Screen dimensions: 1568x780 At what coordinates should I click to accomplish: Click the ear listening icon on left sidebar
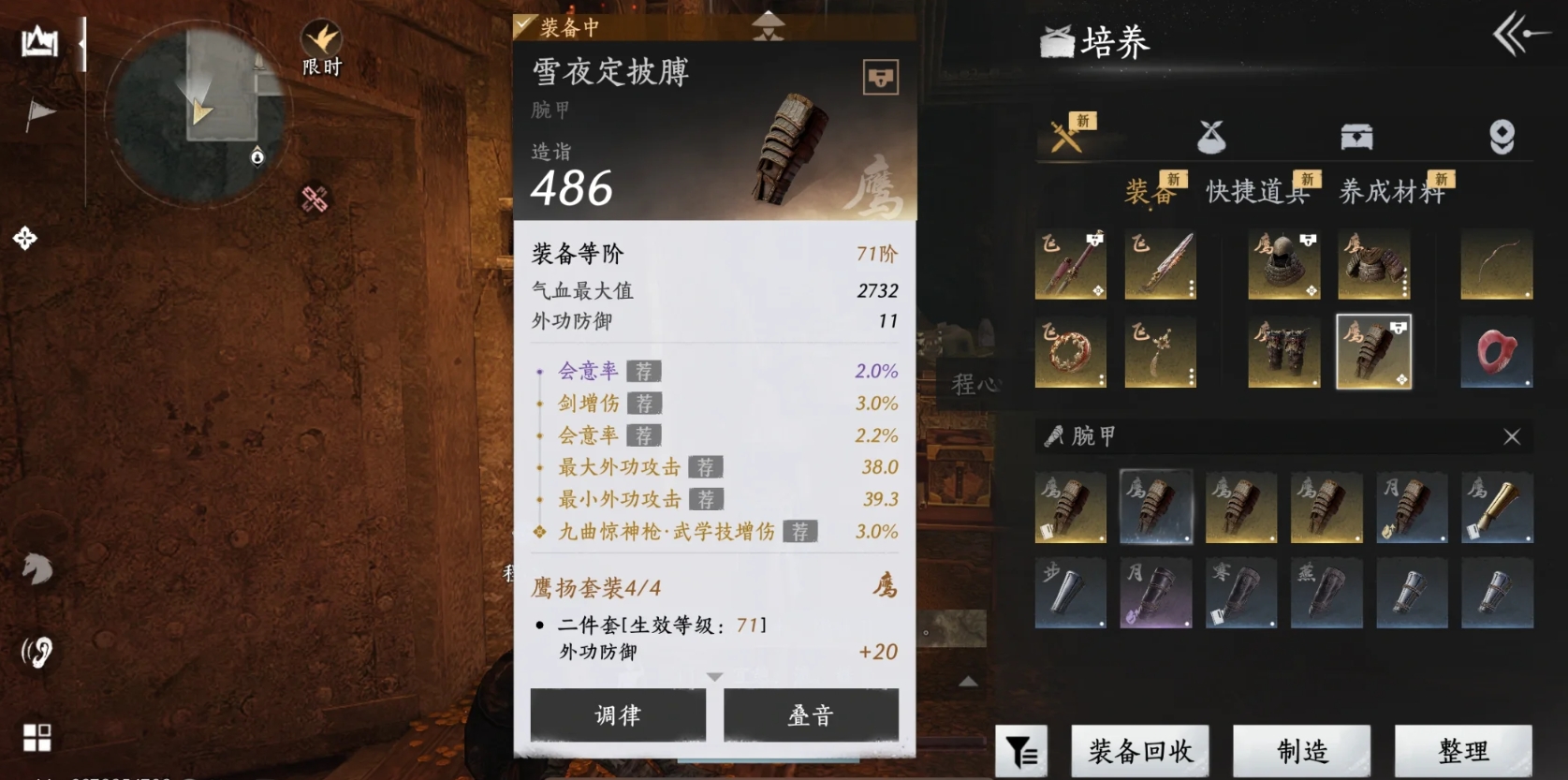pos(37,651)
